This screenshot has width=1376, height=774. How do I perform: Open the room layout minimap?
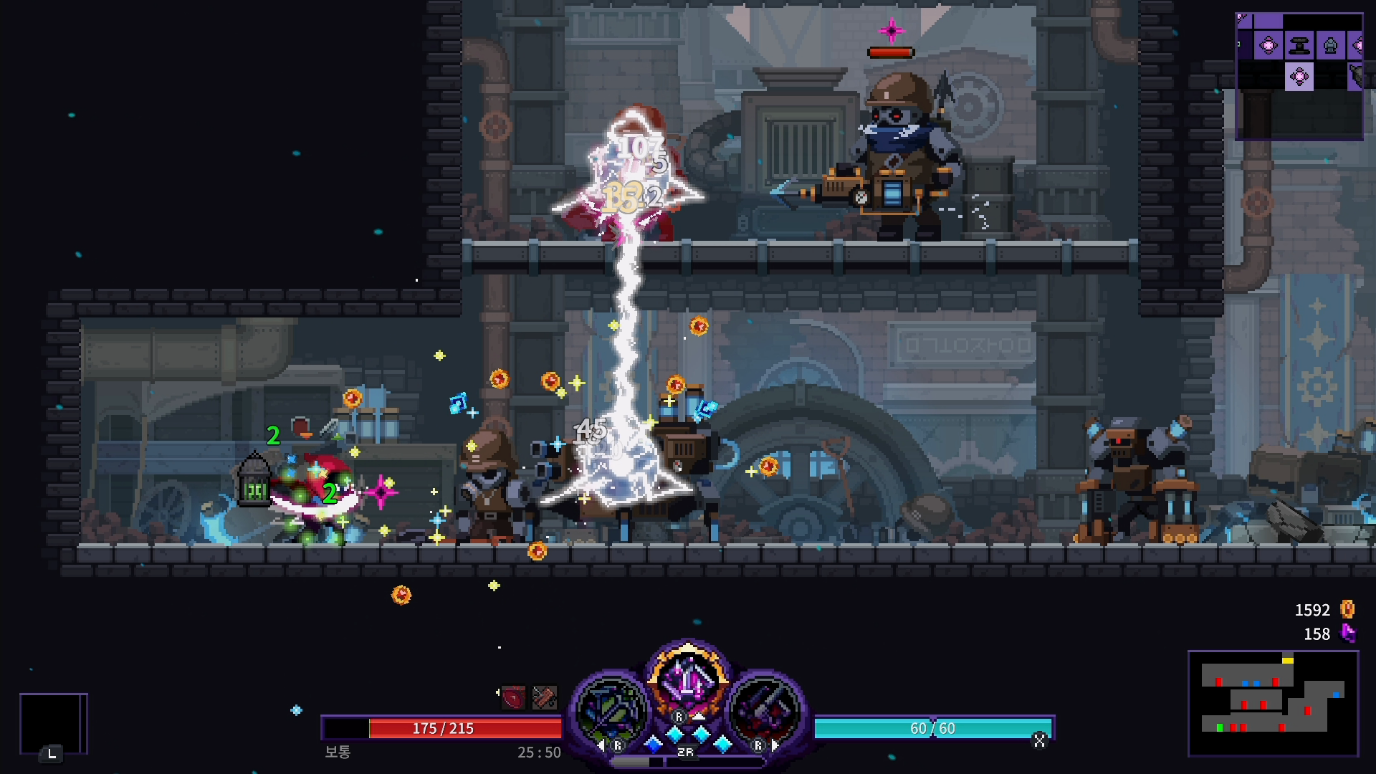pos(1272,703)
